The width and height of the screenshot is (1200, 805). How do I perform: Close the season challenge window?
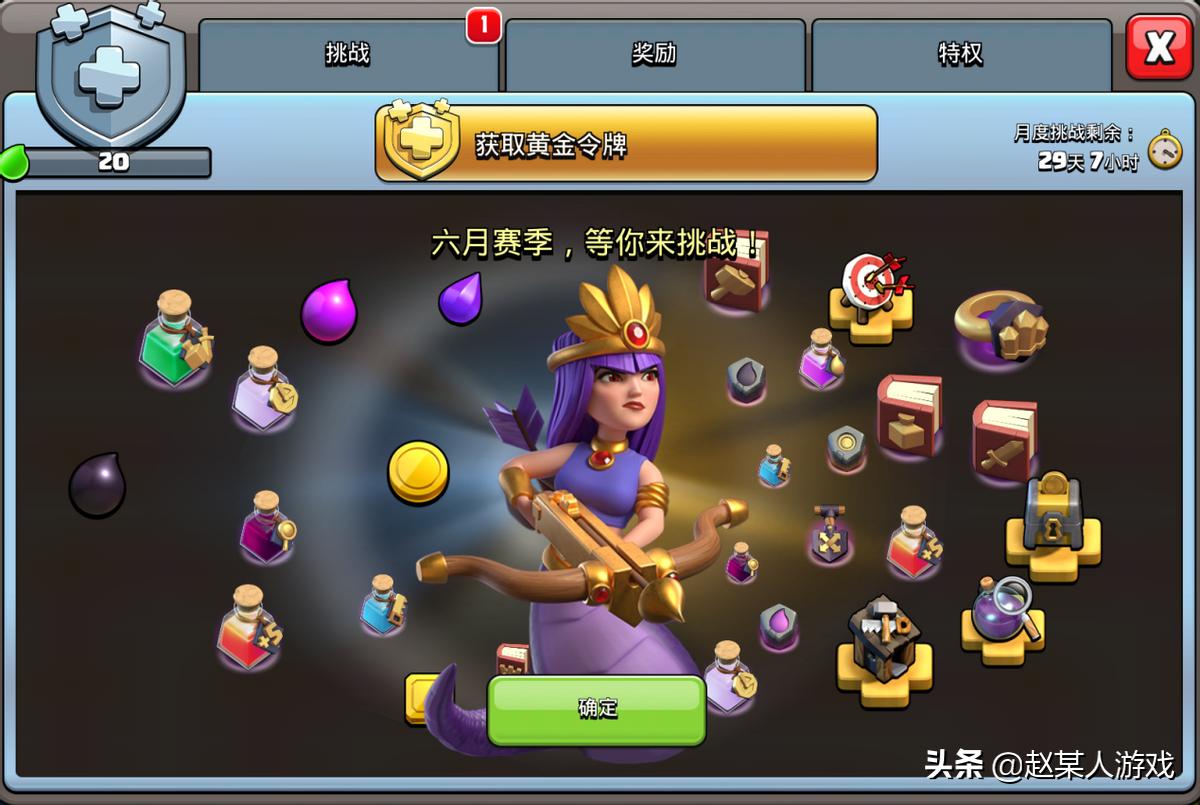(1158, 48)
